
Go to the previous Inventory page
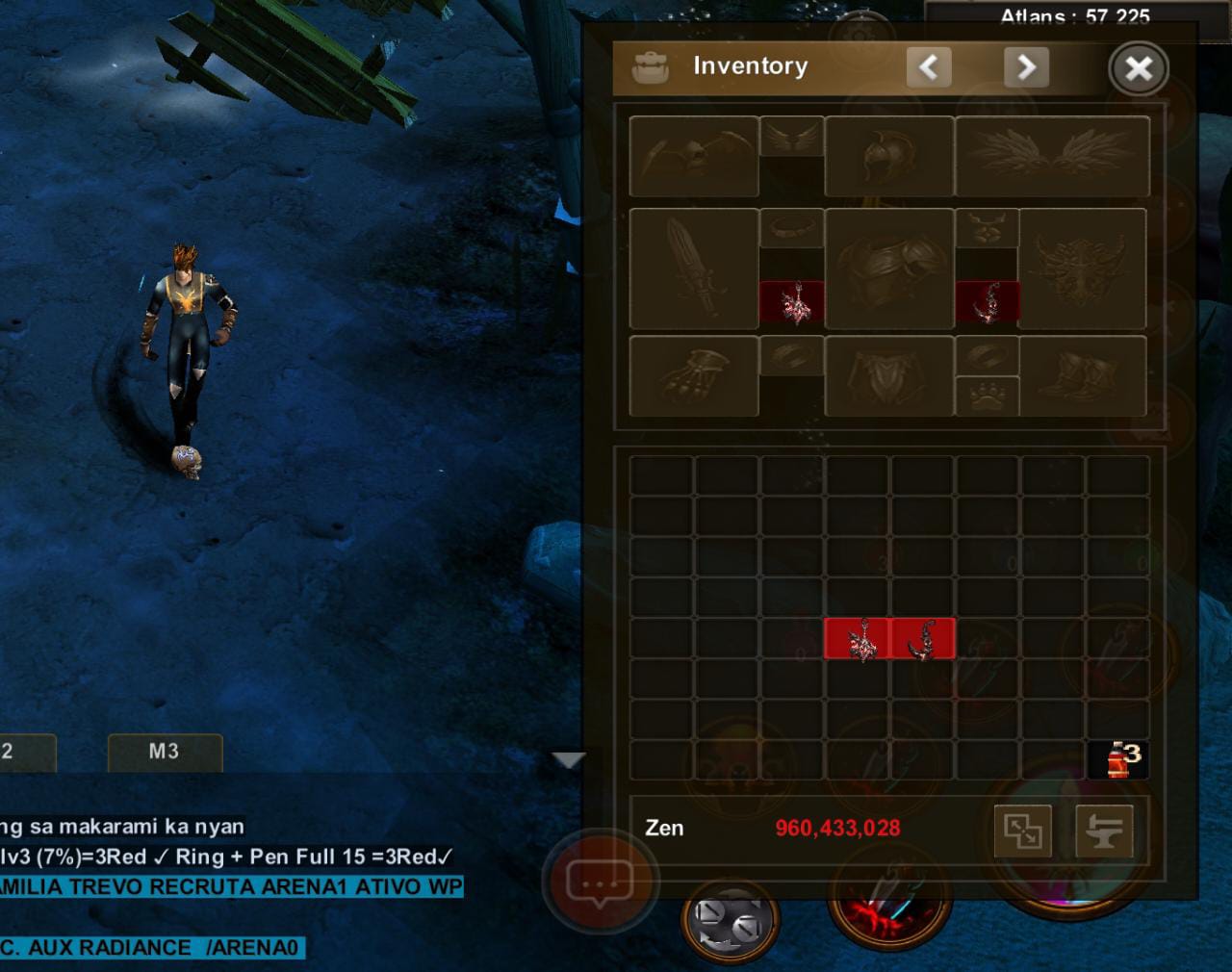coord(929,67)
